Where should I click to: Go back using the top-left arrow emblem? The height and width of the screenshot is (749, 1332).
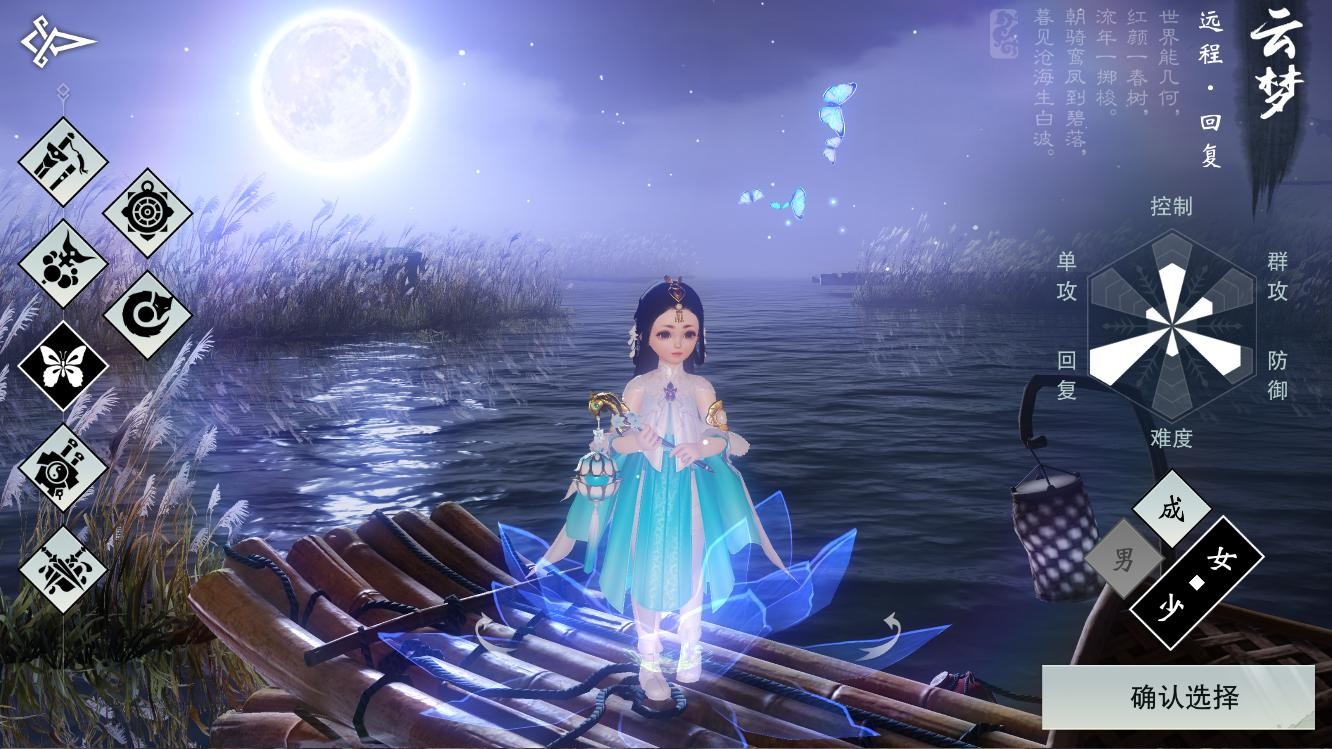[x=57, y=41]
